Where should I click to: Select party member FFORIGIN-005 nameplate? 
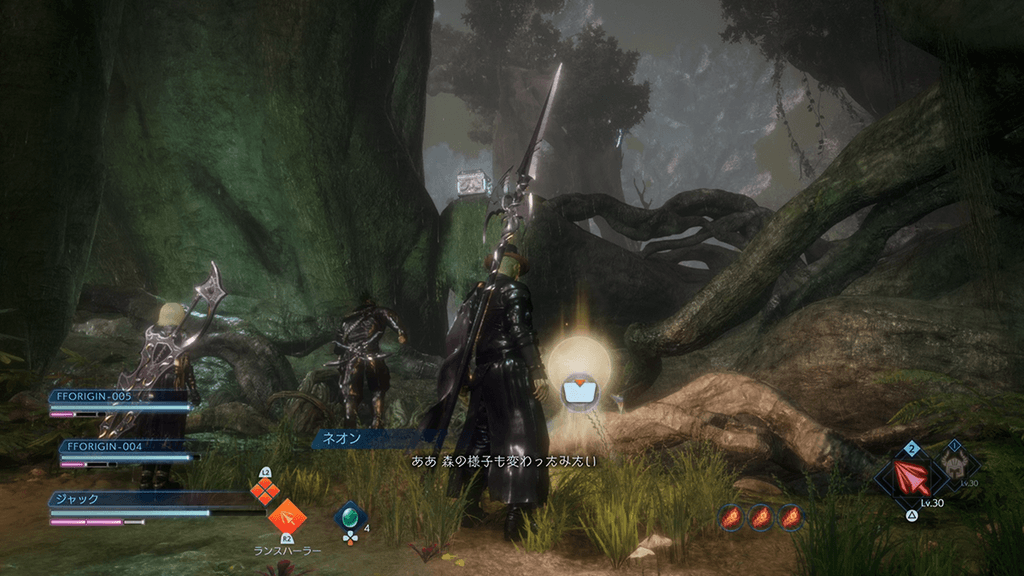click(x=118, y=396)
